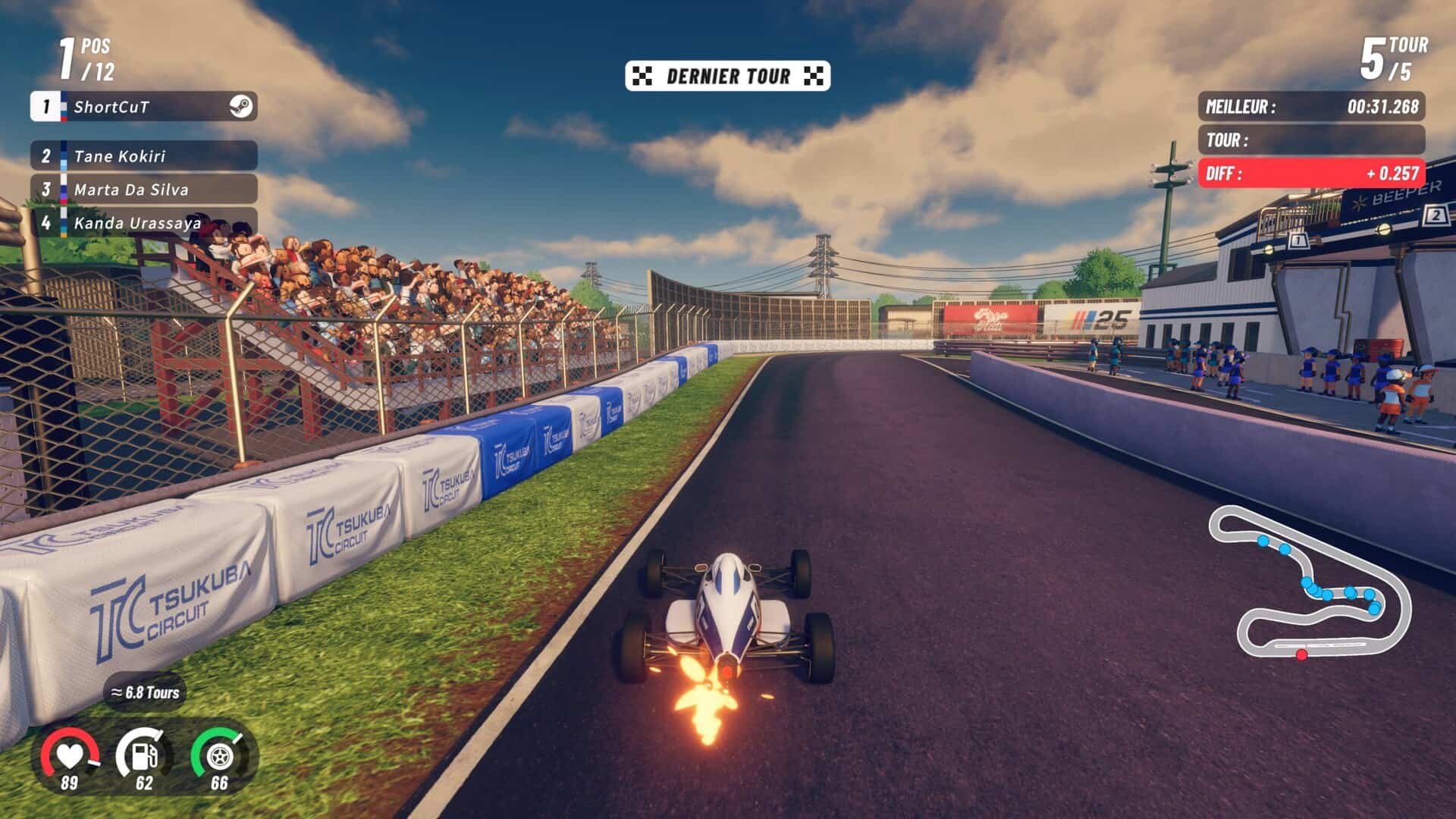The height and width of the screenshot is (819, 1456).
Task: Click the Steam icon beside ShortCuT
Action: 241,107
